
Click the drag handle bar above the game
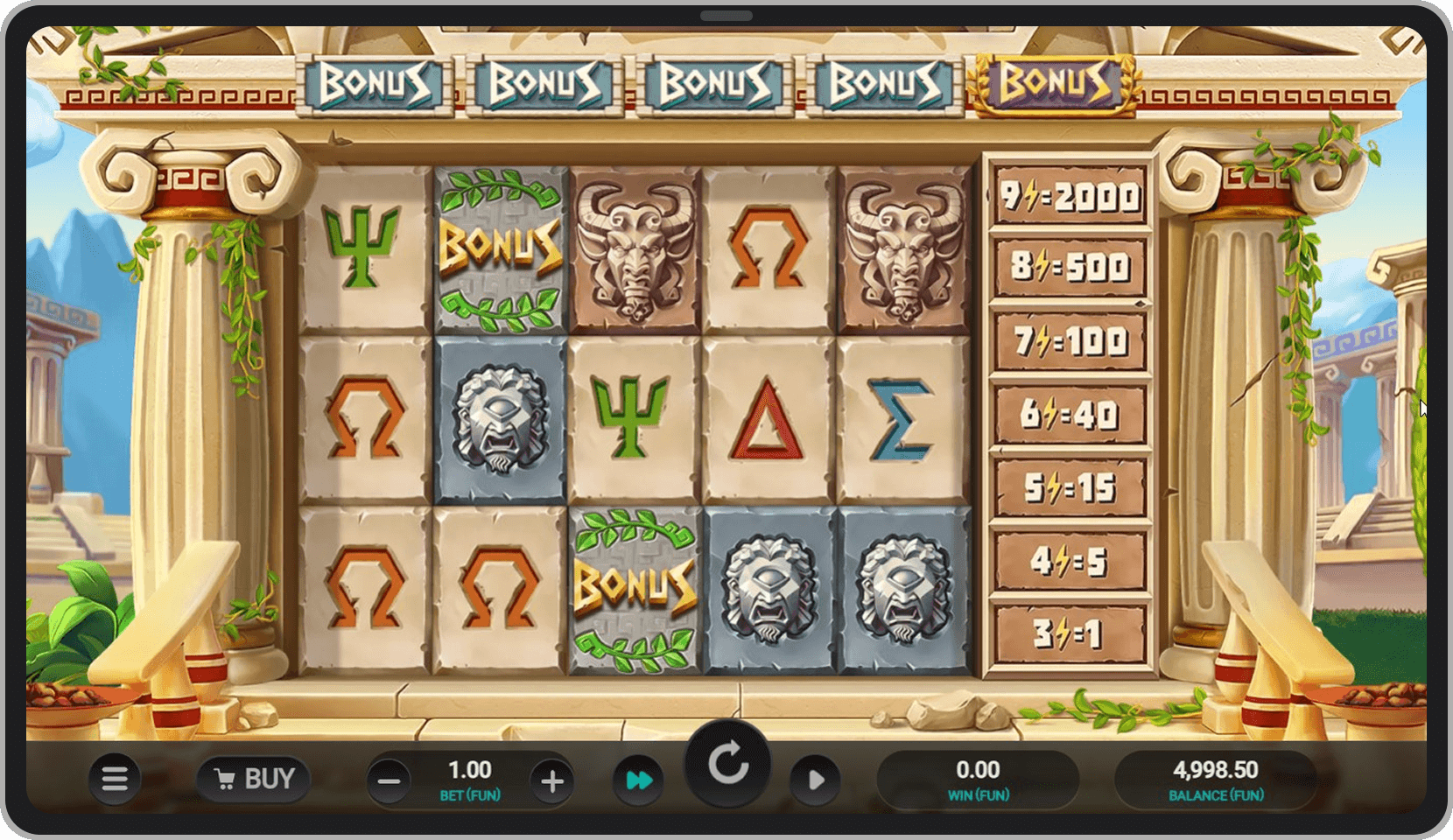point(726,16)
